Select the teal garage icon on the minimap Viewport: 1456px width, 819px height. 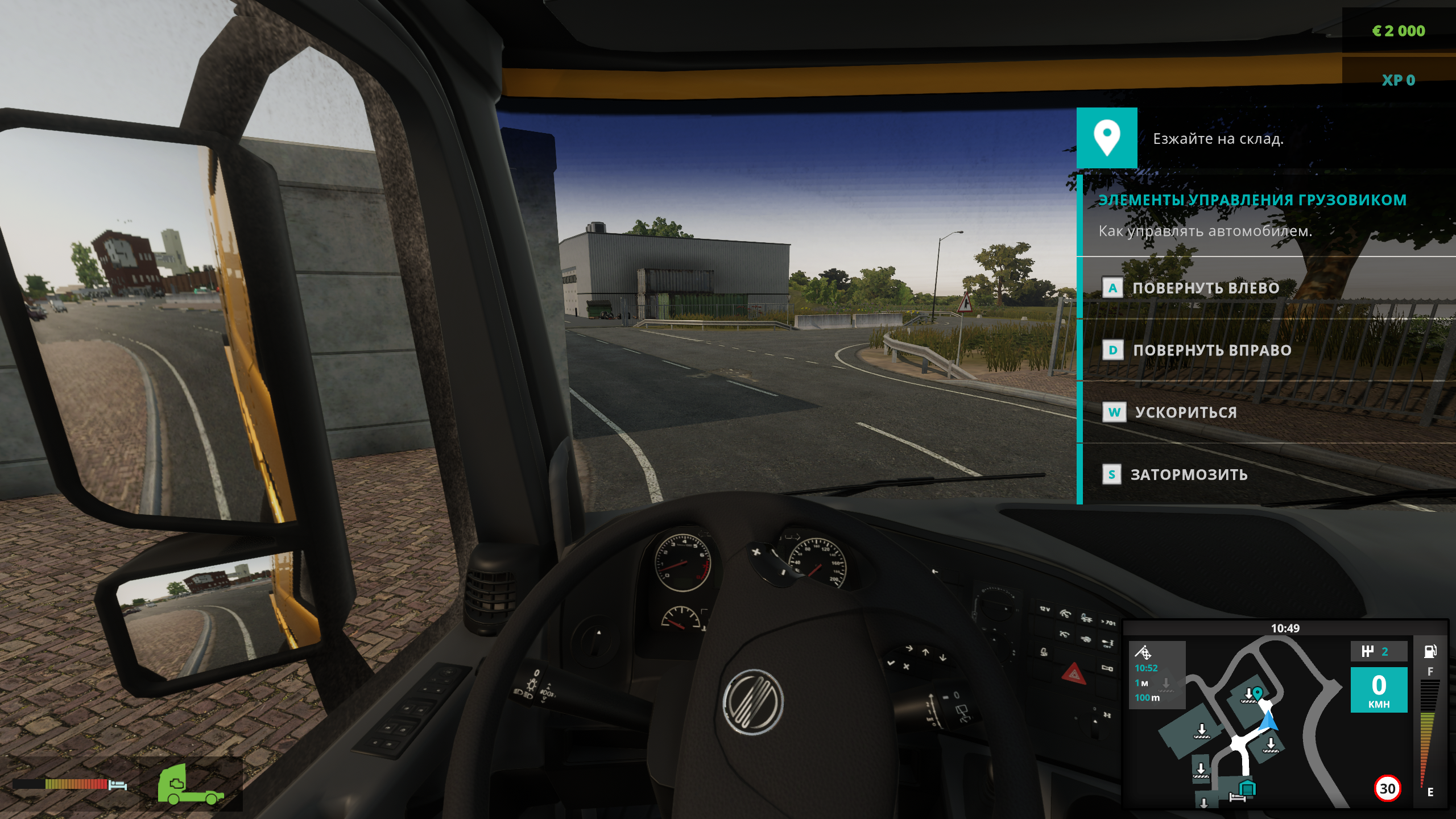(x=1247, y=788)
